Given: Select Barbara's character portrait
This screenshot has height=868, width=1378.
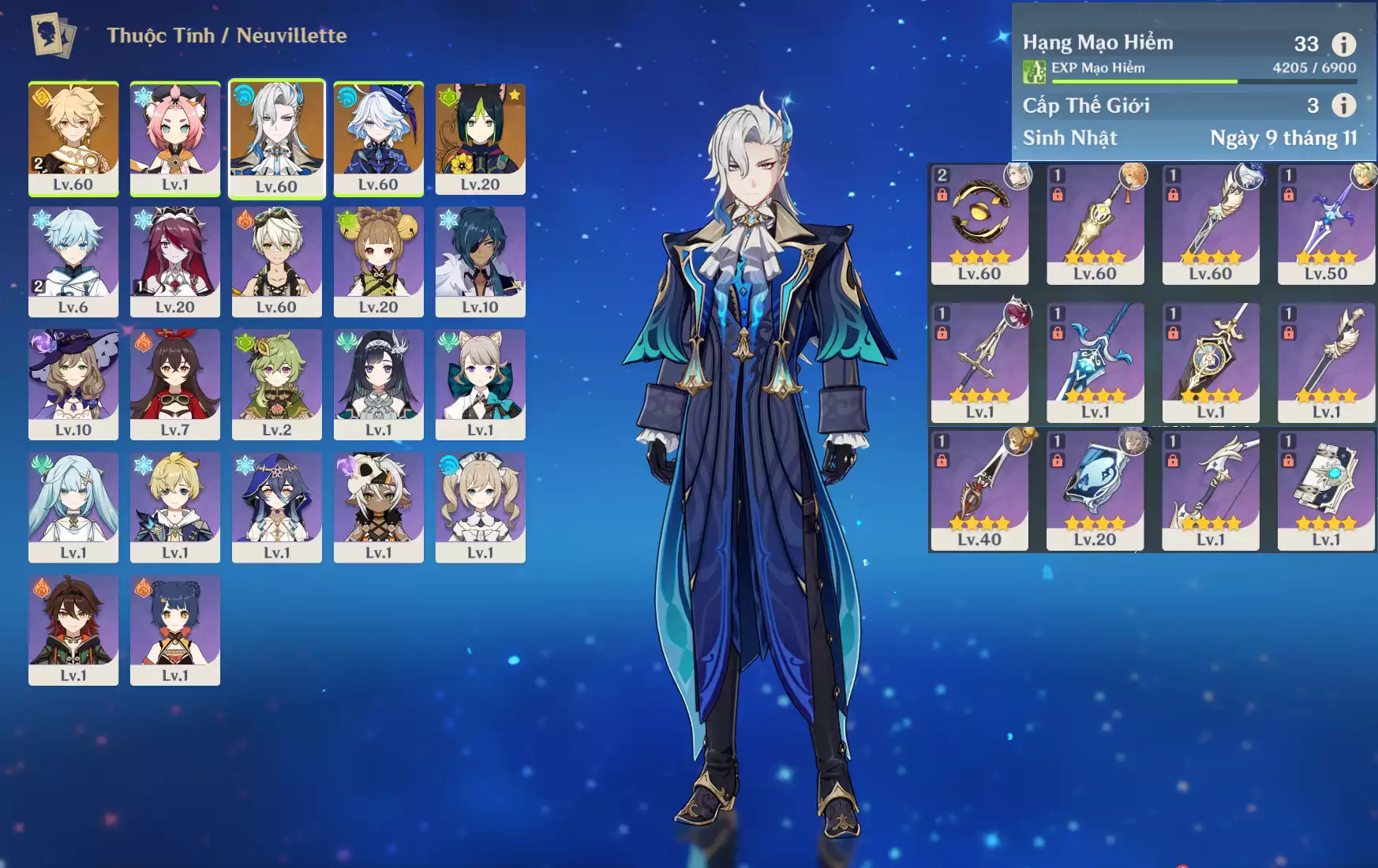Looking at the screenshot, I should (x=480, y=507).
